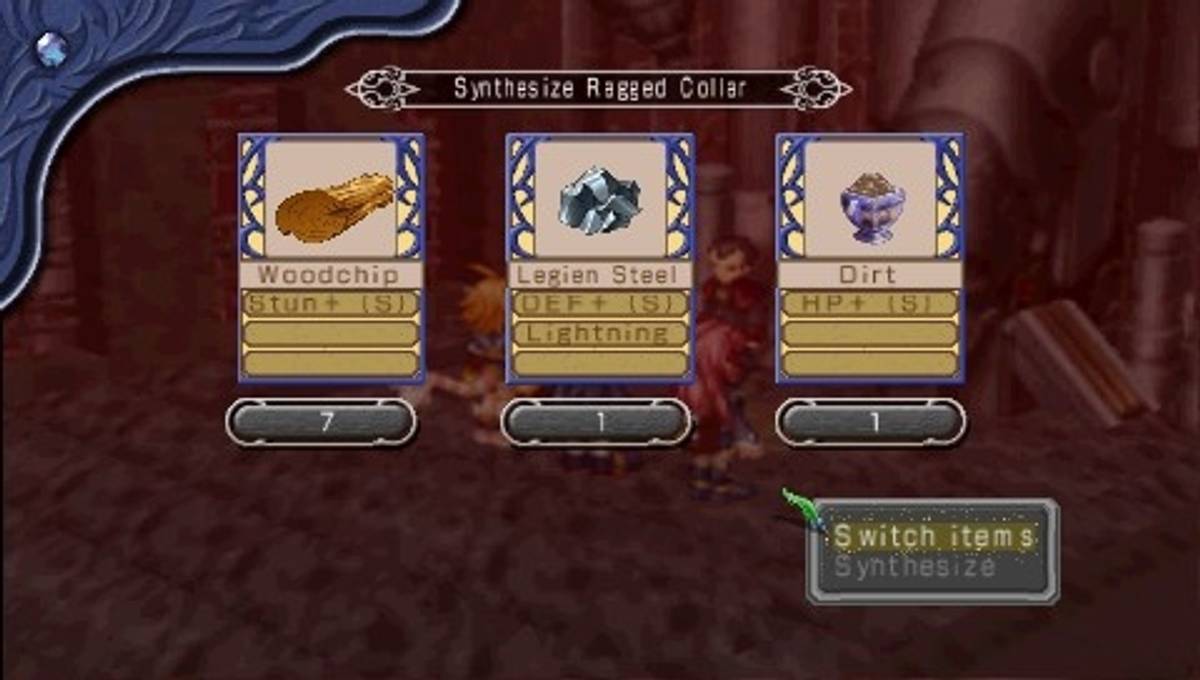Viewport: 1200px width, 680px height.
Task: Select Synthesize in the command menu
Action: [x=915, y=568]
